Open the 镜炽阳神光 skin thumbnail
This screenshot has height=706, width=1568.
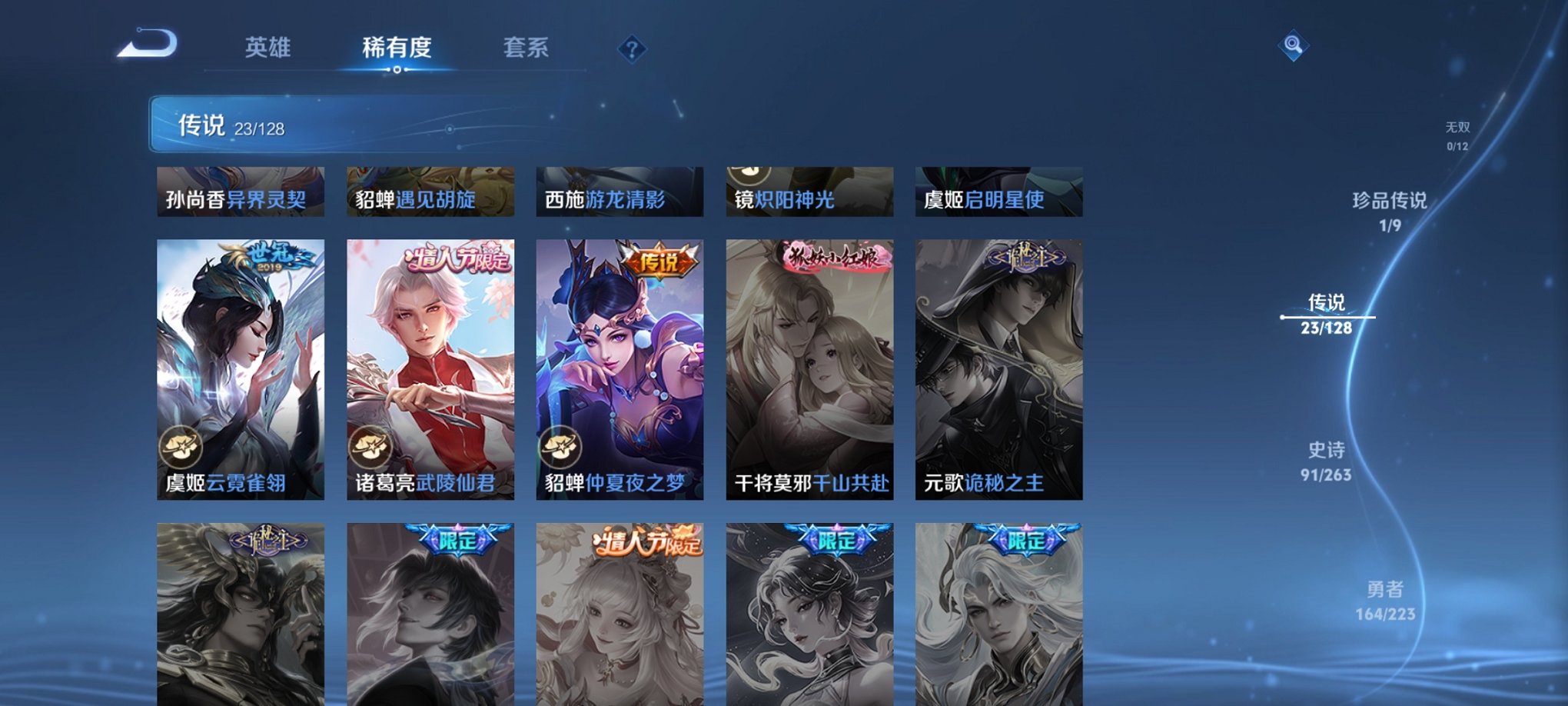808,190
